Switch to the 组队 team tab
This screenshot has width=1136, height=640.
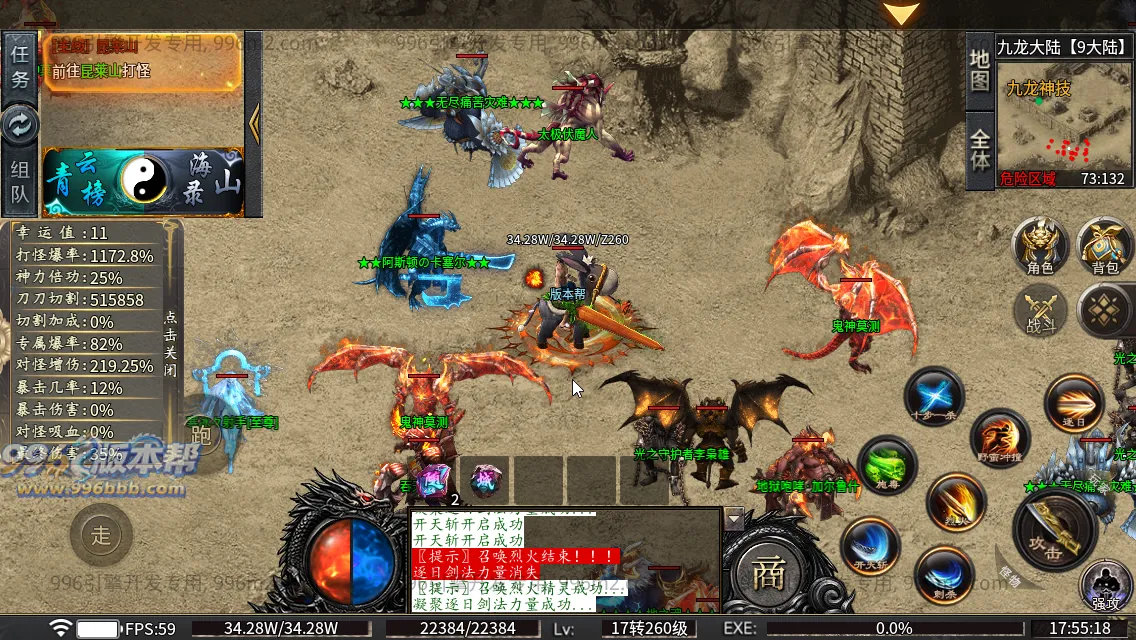point(20,181)
